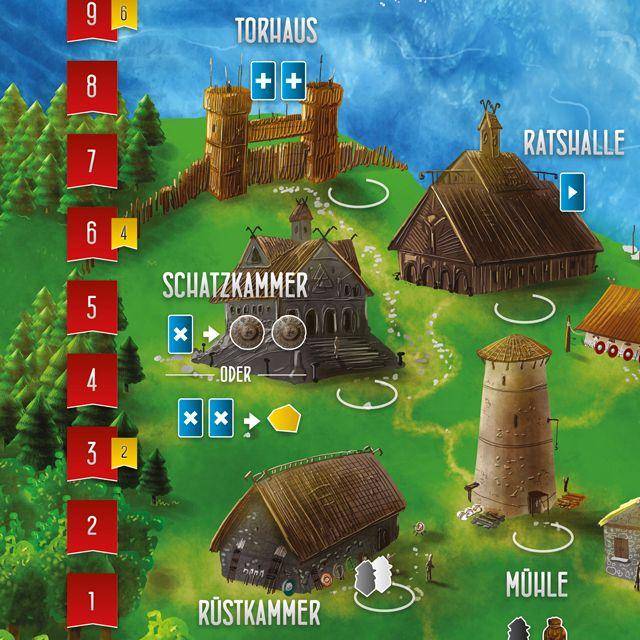Viewport: 640px width, 640px height.
Task: Select space 6 on the red track
Action: [92, 234]
